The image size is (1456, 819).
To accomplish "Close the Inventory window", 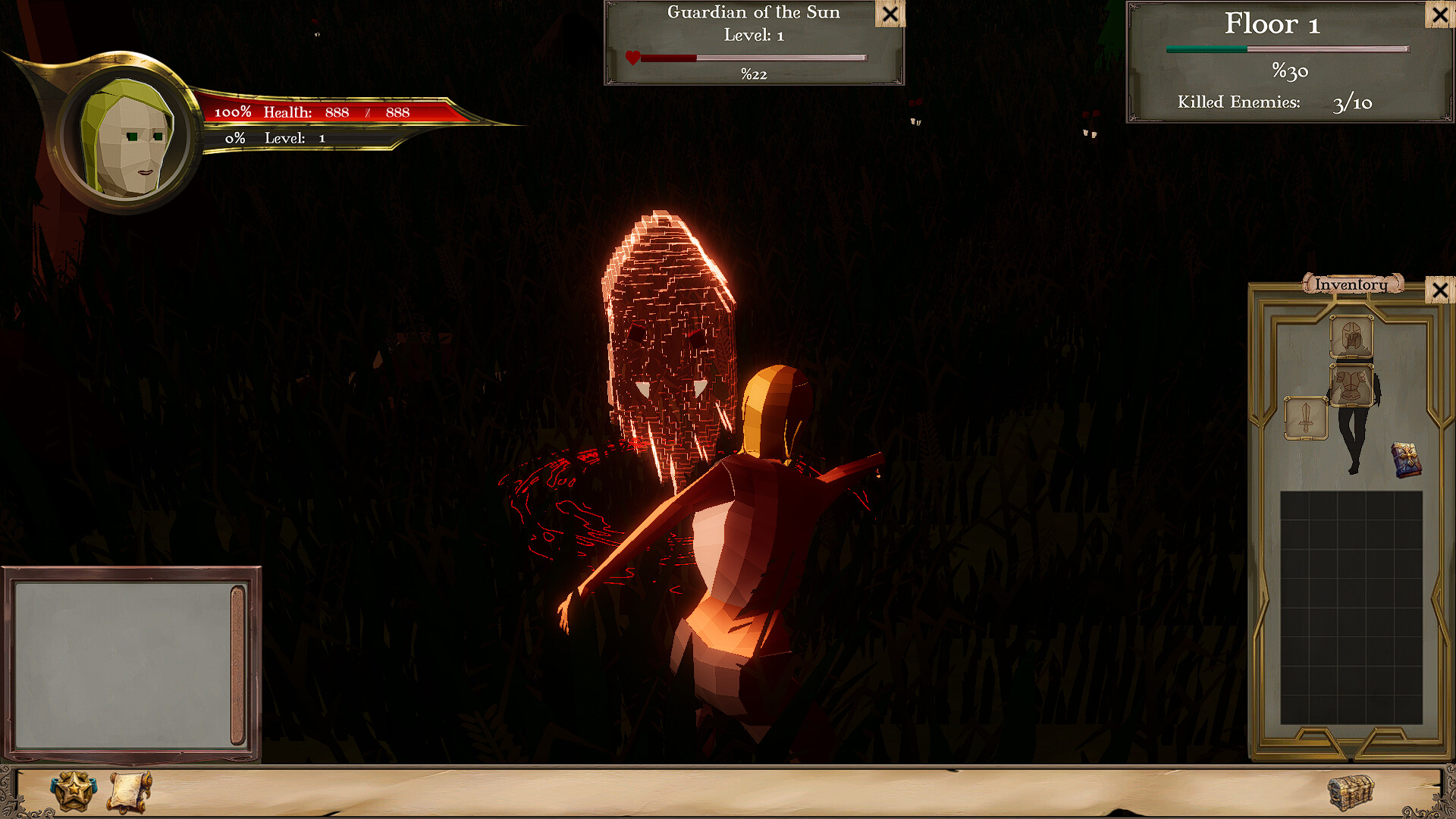I will pyautogui.click(x=1441, y=291).
